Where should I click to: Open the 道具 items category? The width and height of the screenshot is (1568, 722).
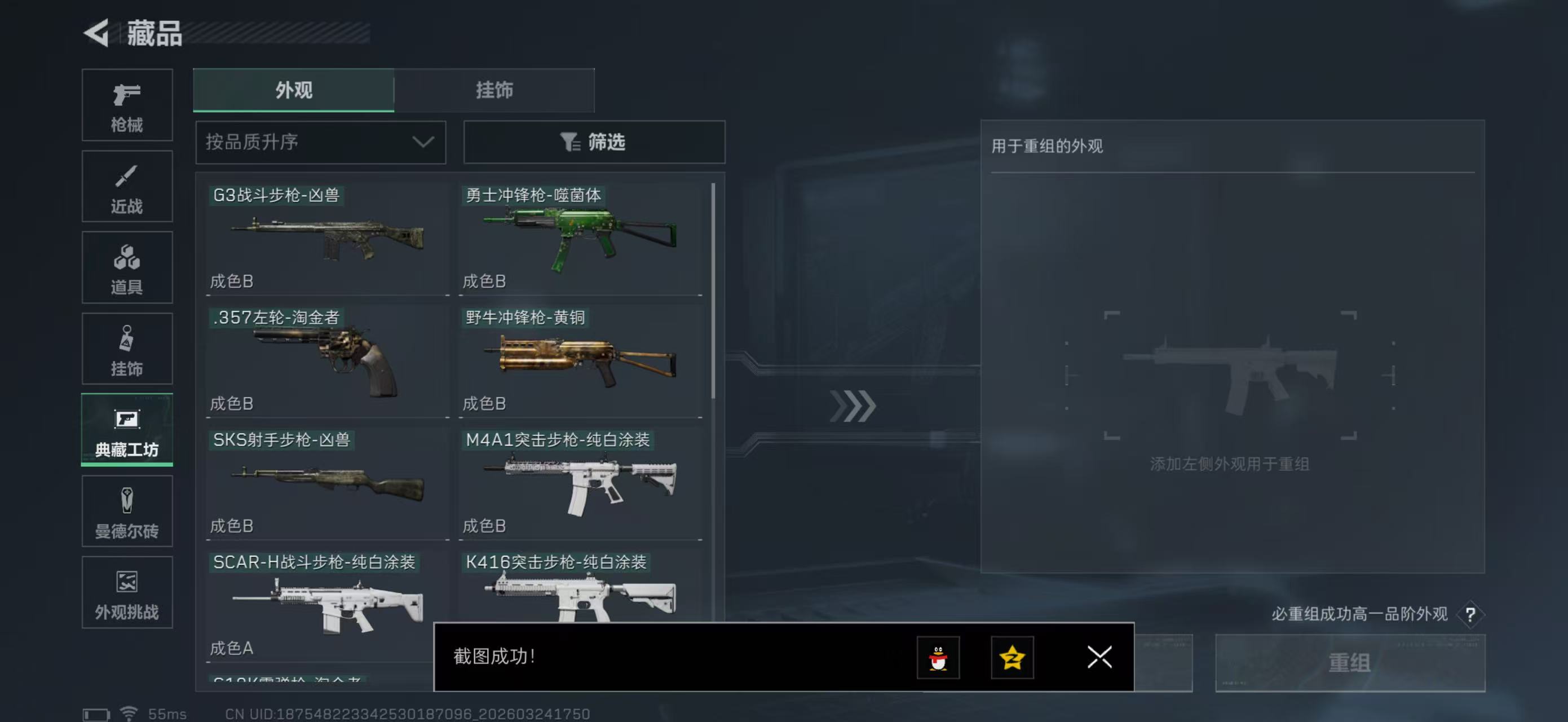coord(127,267)
